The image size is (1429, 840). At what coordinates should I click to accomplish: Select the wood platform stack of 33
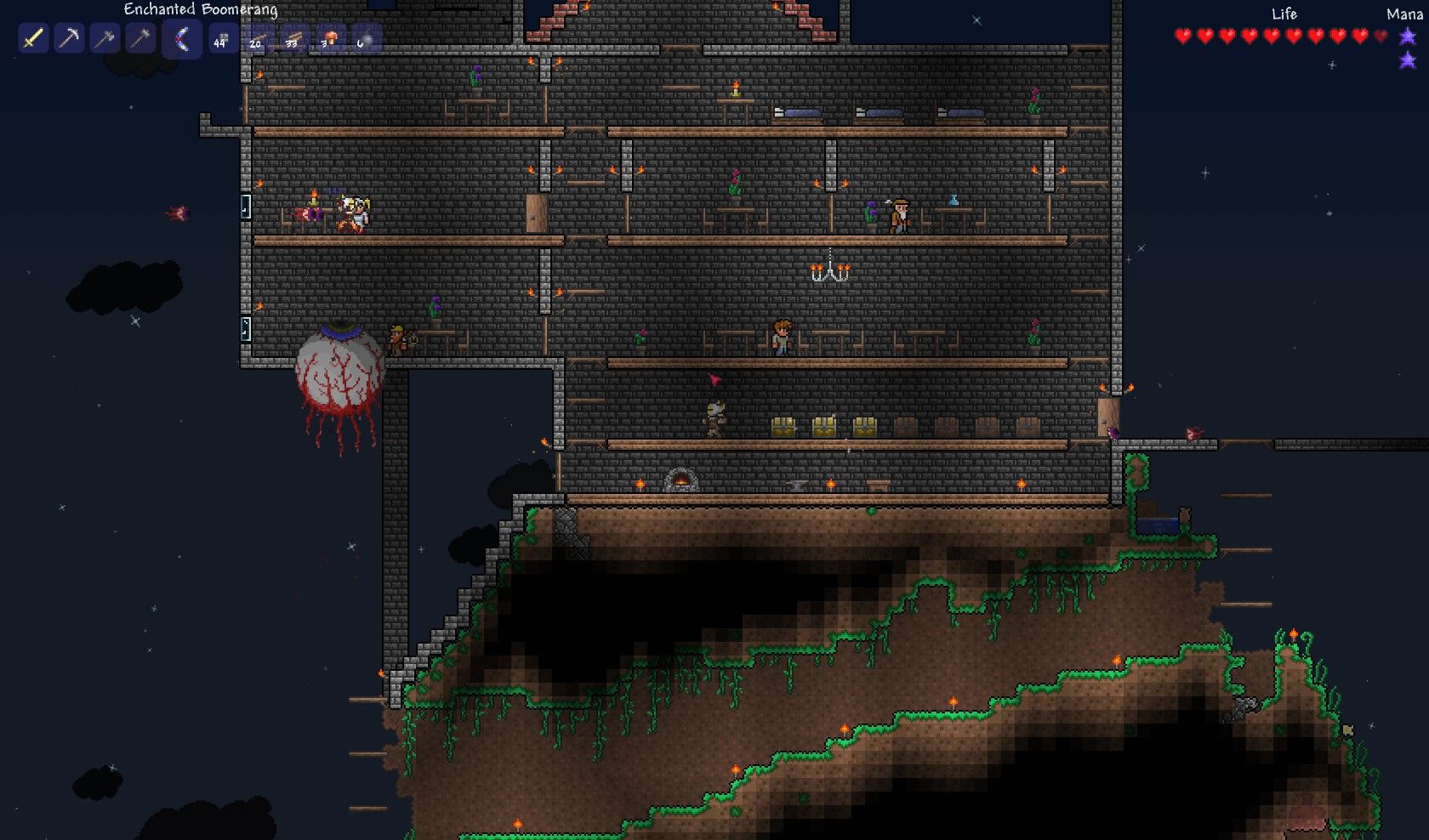(x=293, y=39)
